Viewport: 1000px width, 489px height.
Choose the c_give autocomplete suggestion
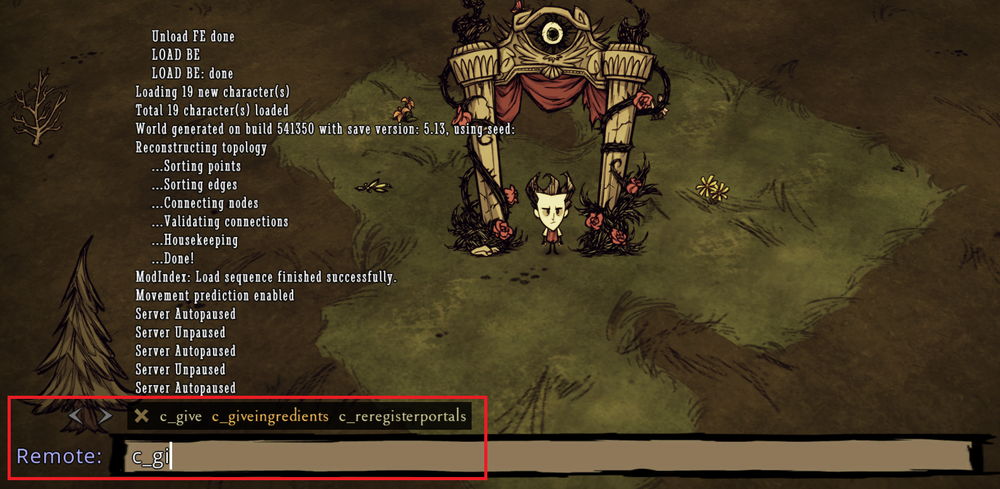pos(180,416)
